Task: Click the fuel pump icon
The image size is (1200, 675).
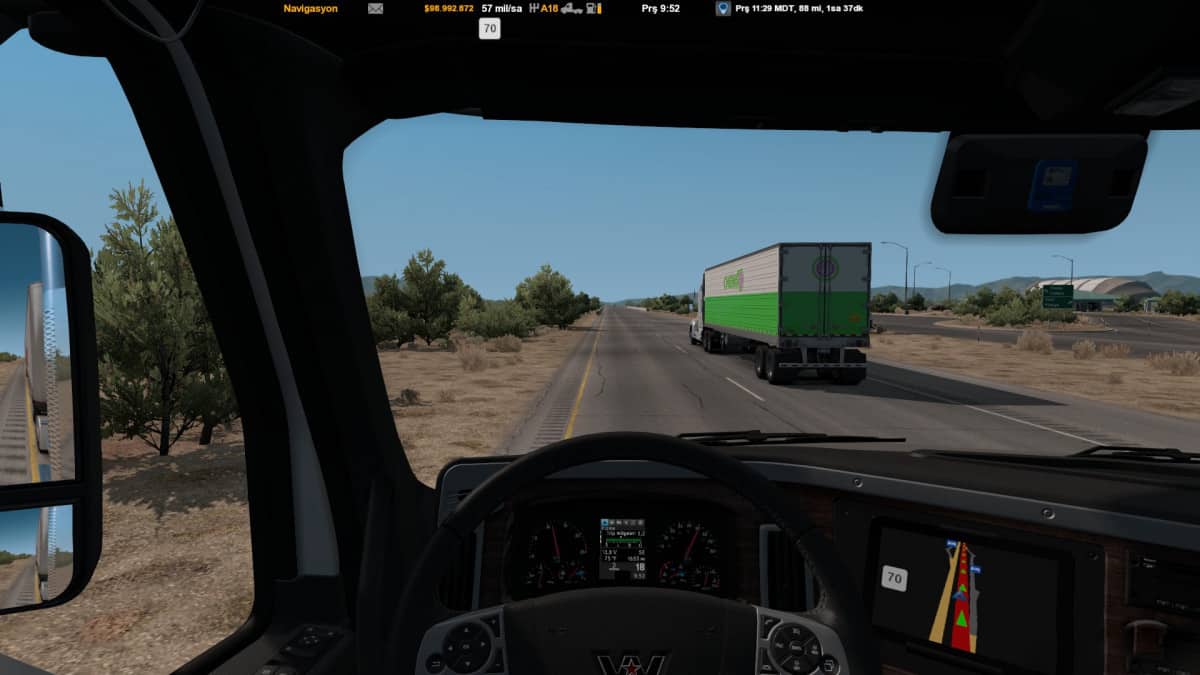Action: point(594,8)
